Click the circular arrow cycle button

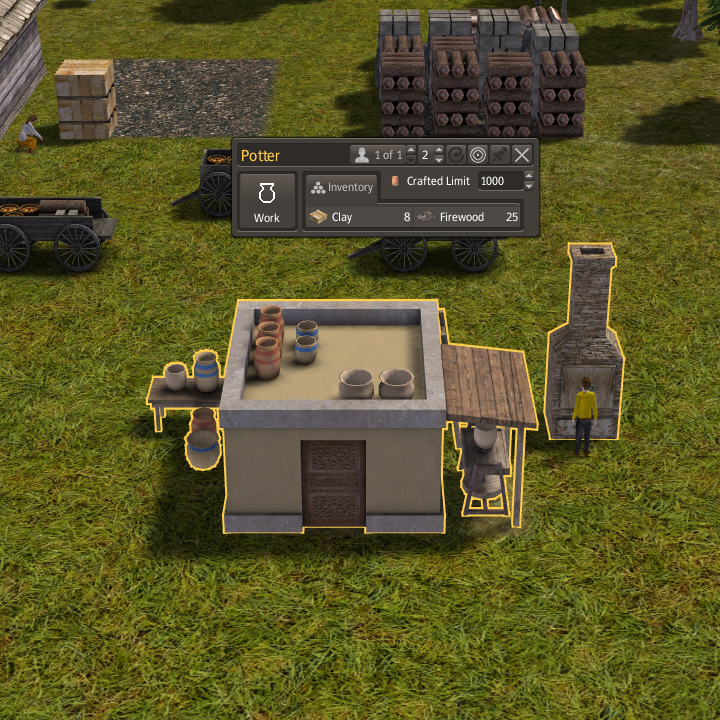[456, 155]
